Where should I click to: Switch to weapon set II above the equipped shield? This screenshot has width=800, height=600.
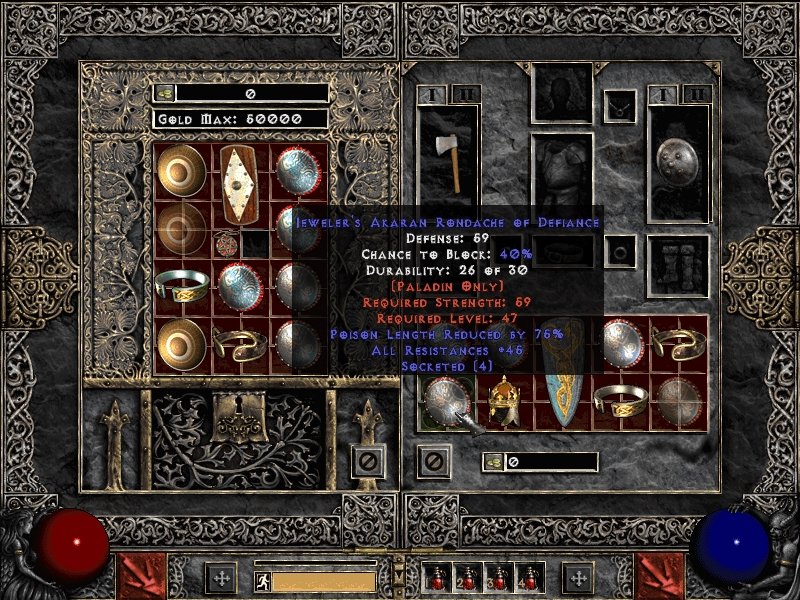tap(697, 94)
